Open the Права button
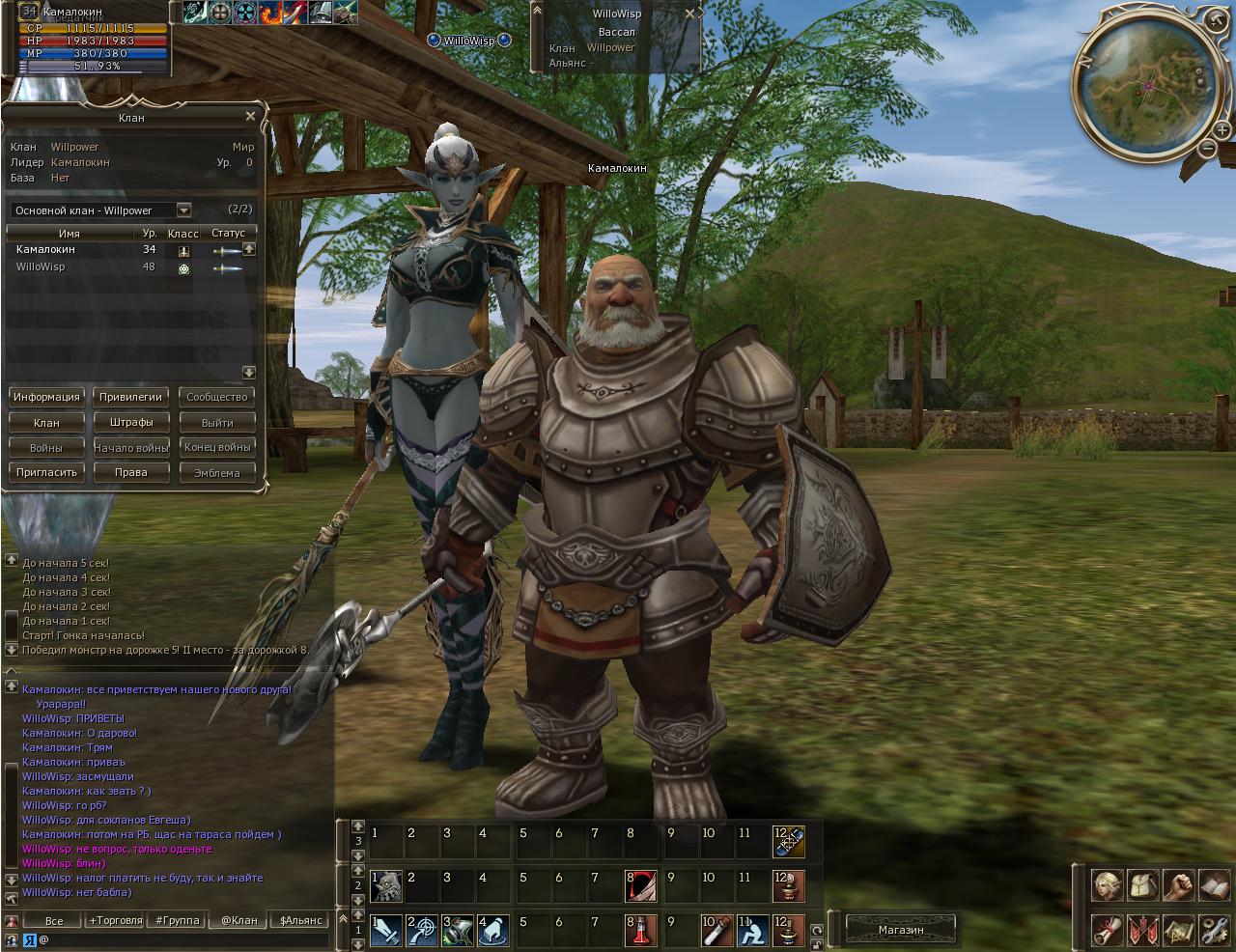Image resolution: width=1236 pixels, height=952 pixels. [131, 472]
